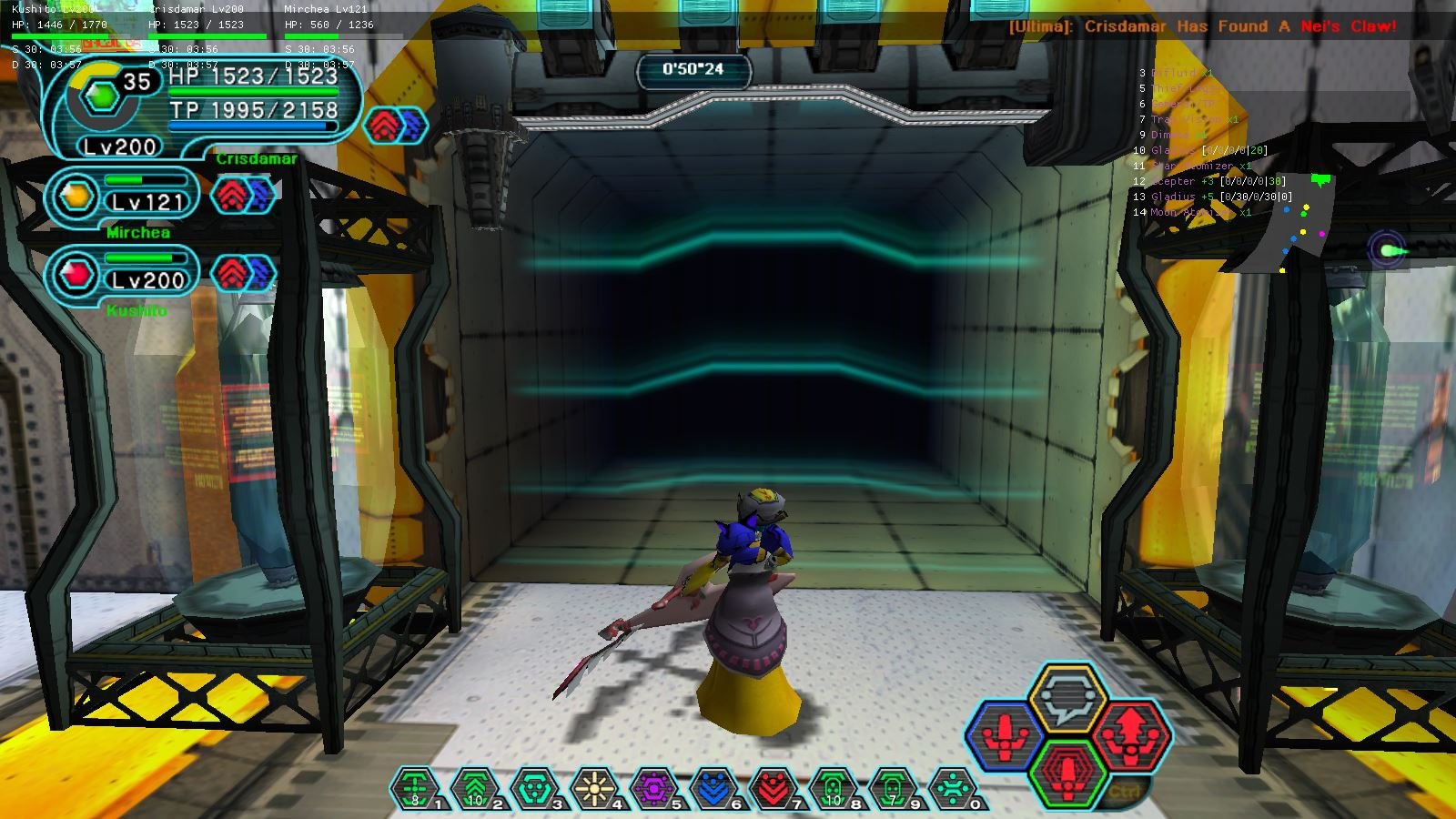
Task: Cast the blue chevron technique in slot 6
Action: (x=714, y=789)
